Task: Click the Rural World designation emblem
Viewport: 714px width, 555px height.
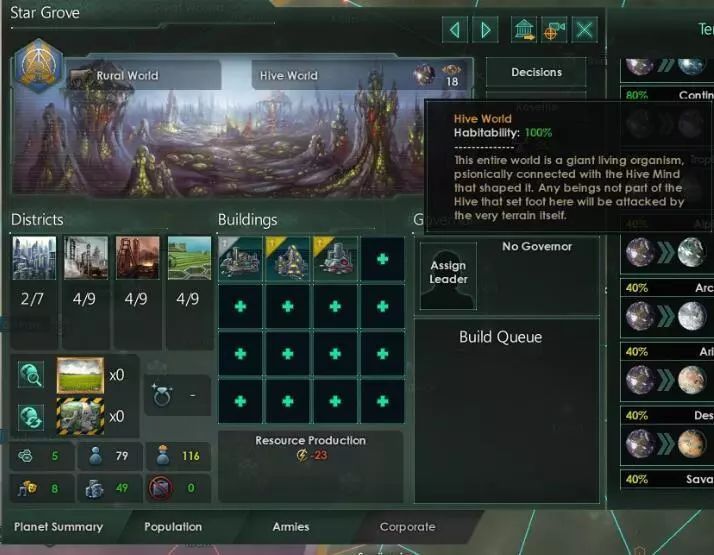Action: (x=38, y=65)
